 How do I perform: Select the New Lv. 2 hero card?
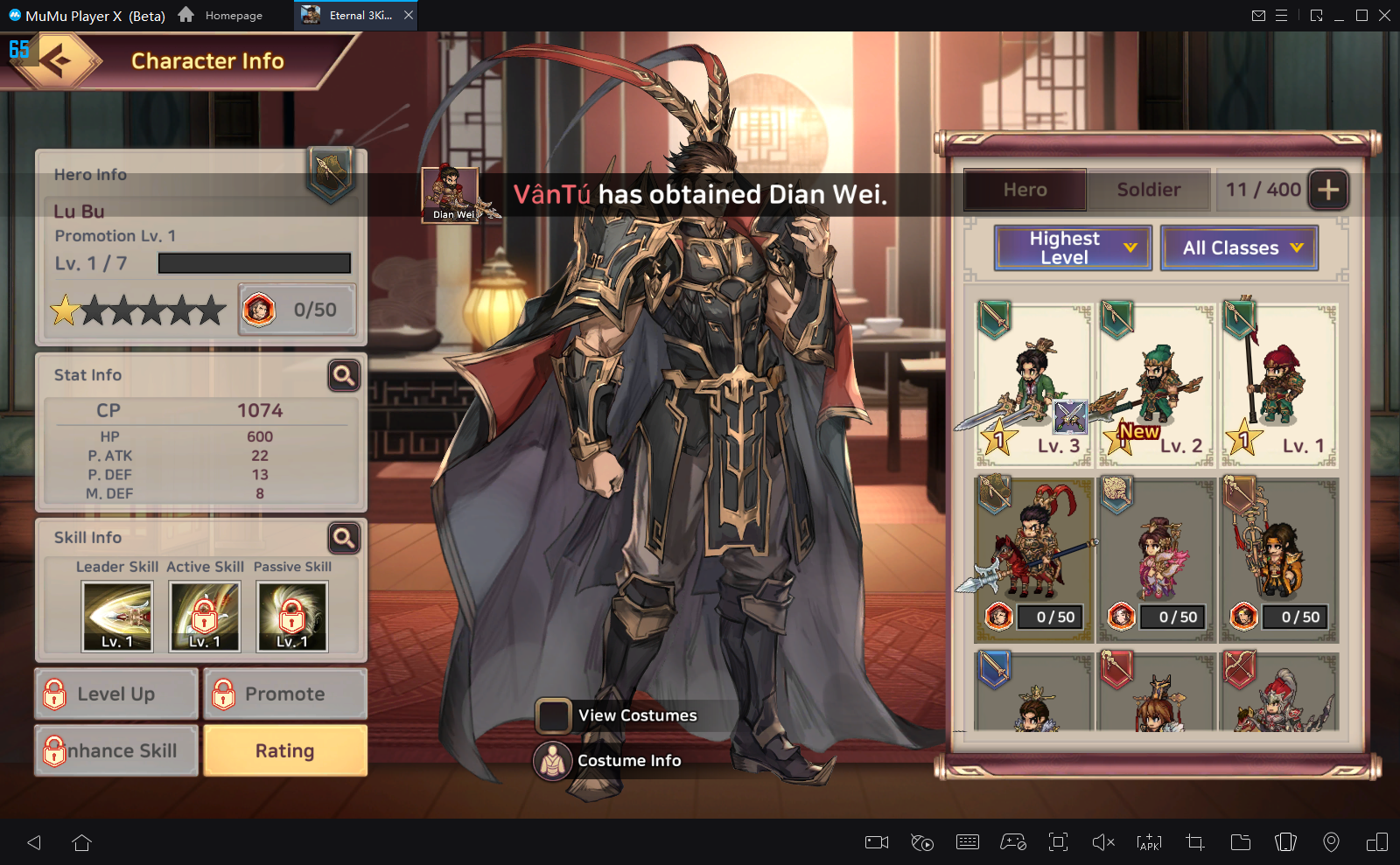coord(1156,385)
